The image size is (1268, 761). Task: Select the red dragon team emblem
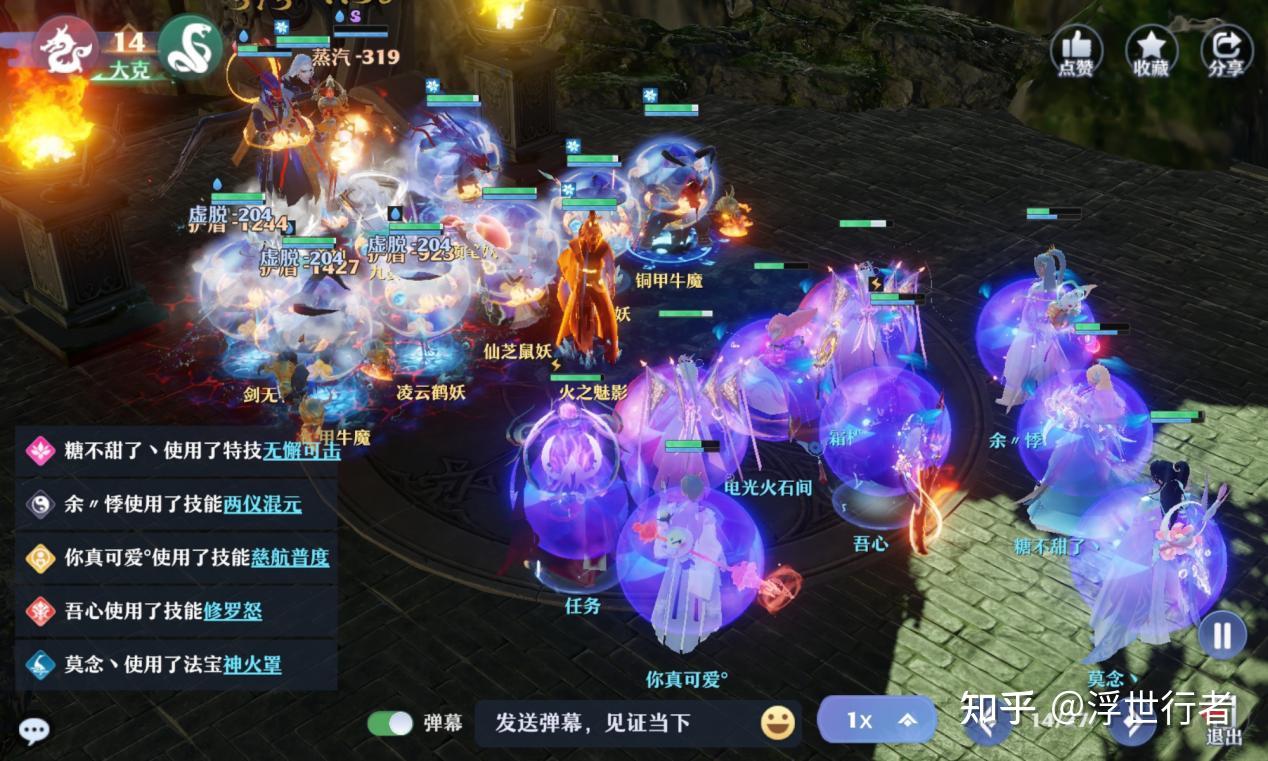point(66,45)
